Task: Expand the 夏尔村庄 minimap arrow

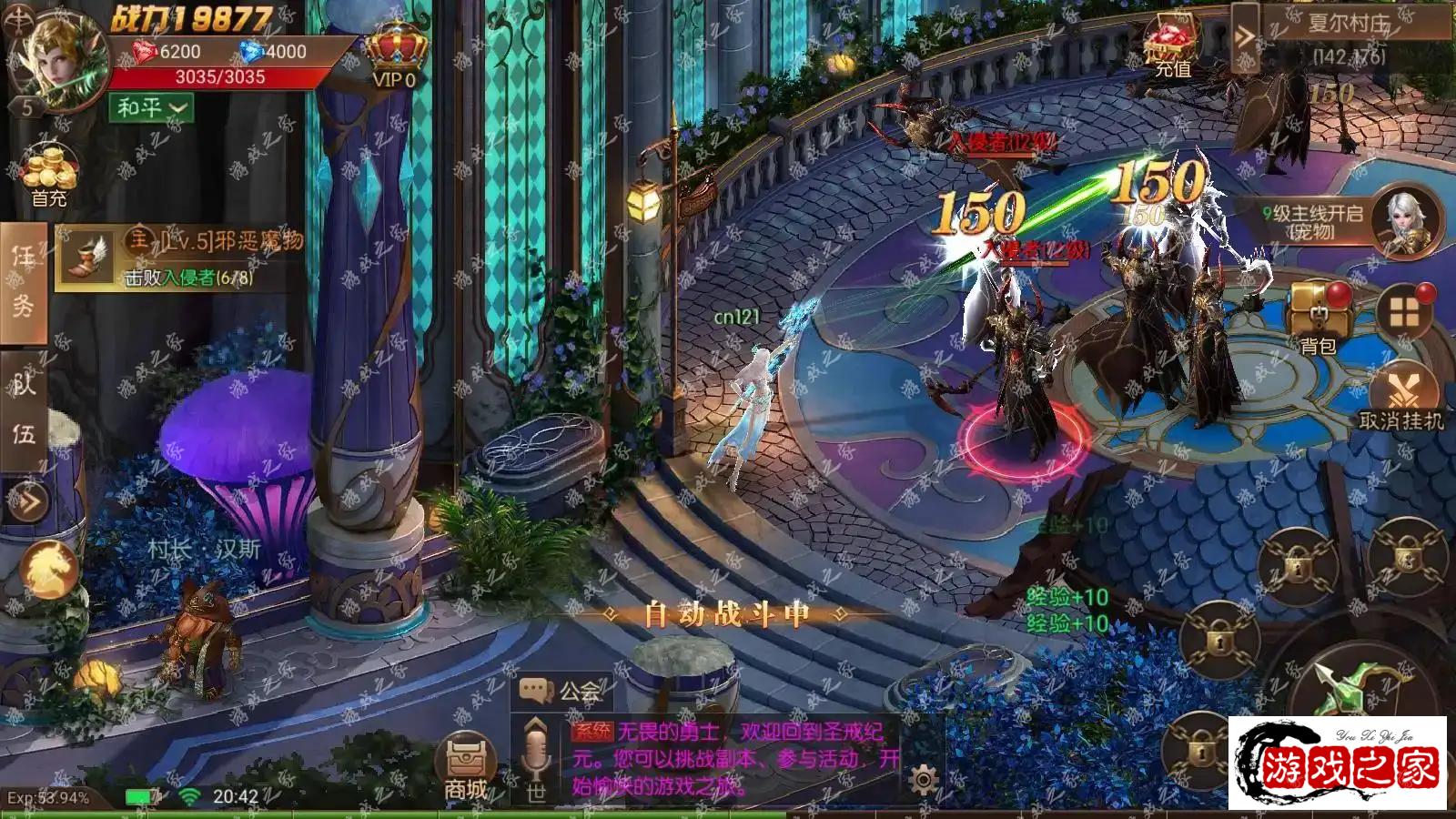Action: [1244, 37]
